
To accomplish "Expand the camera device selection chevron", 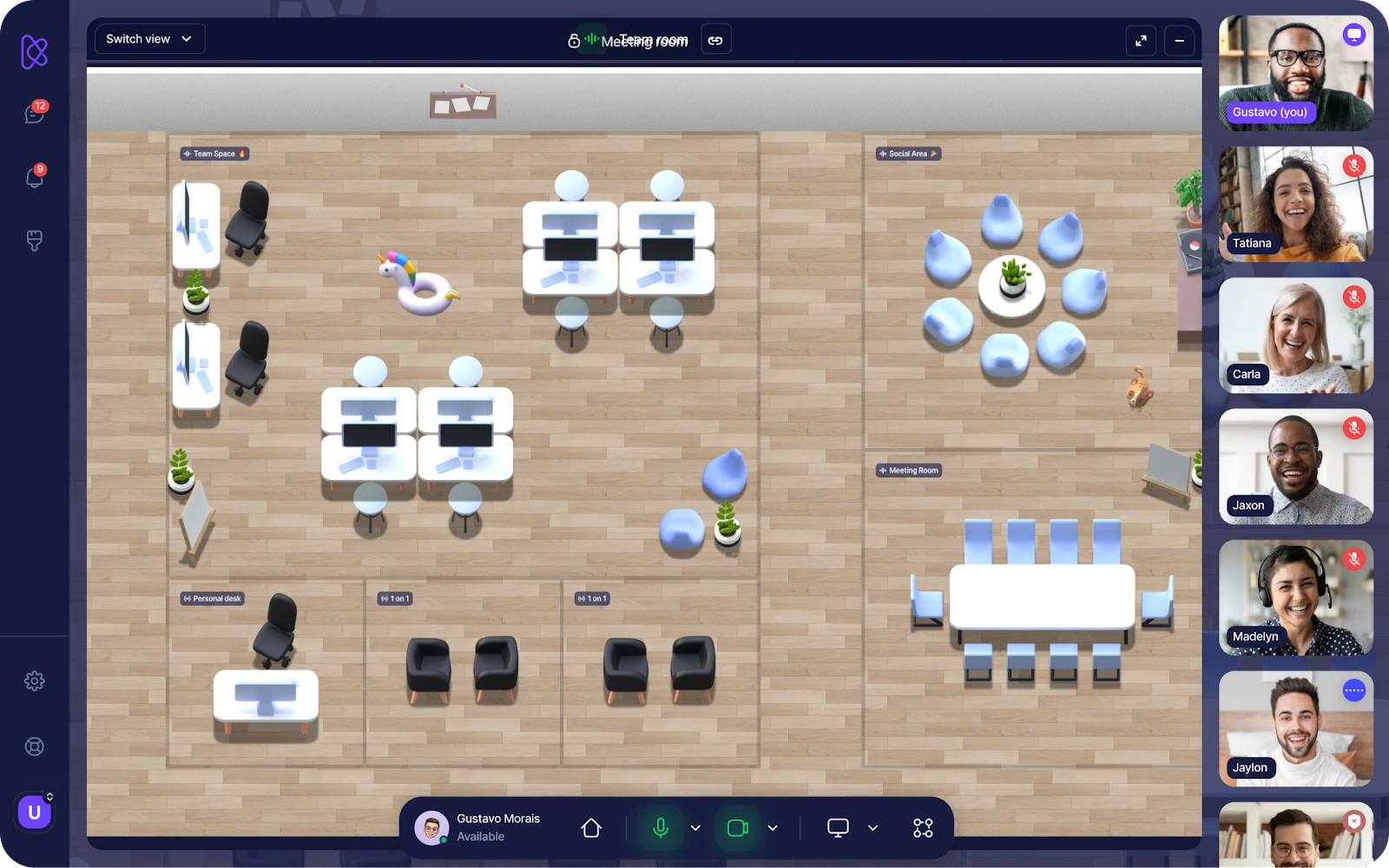I will click(772, 827).
